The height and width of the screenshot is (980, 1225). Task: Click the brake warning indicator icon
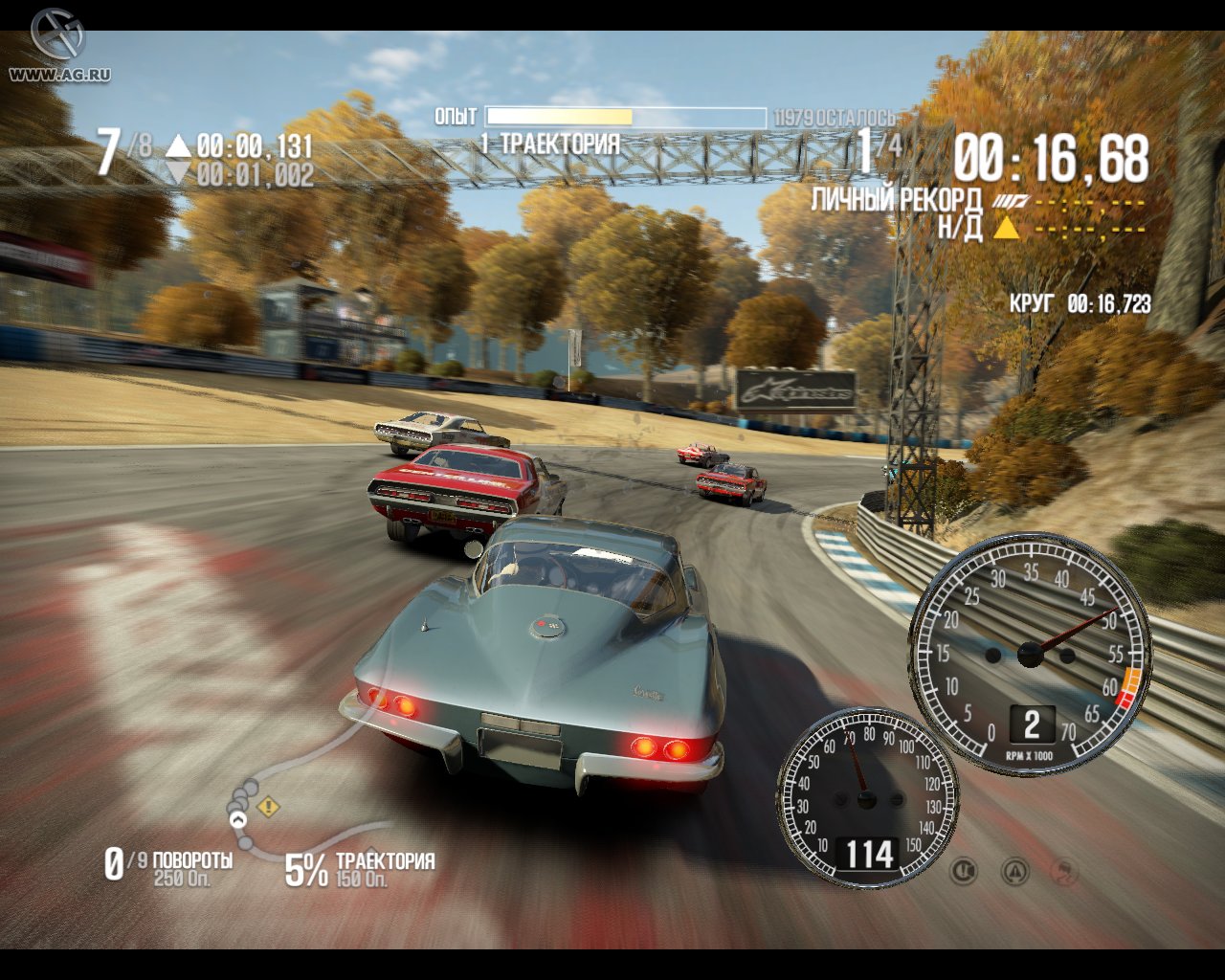[963, 871]
